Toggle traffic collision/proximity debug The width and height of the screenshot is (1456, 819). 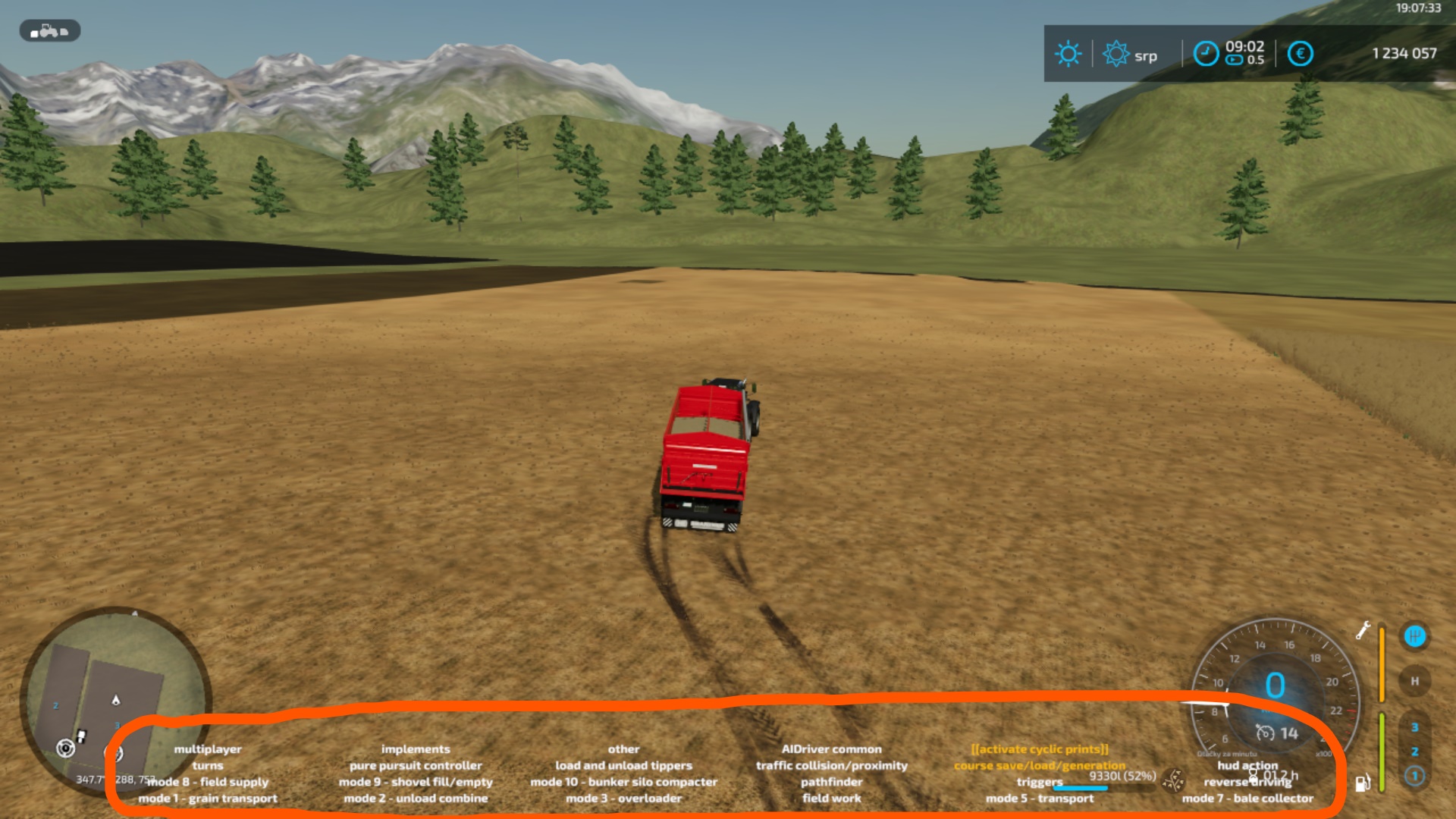pos(831,766)
